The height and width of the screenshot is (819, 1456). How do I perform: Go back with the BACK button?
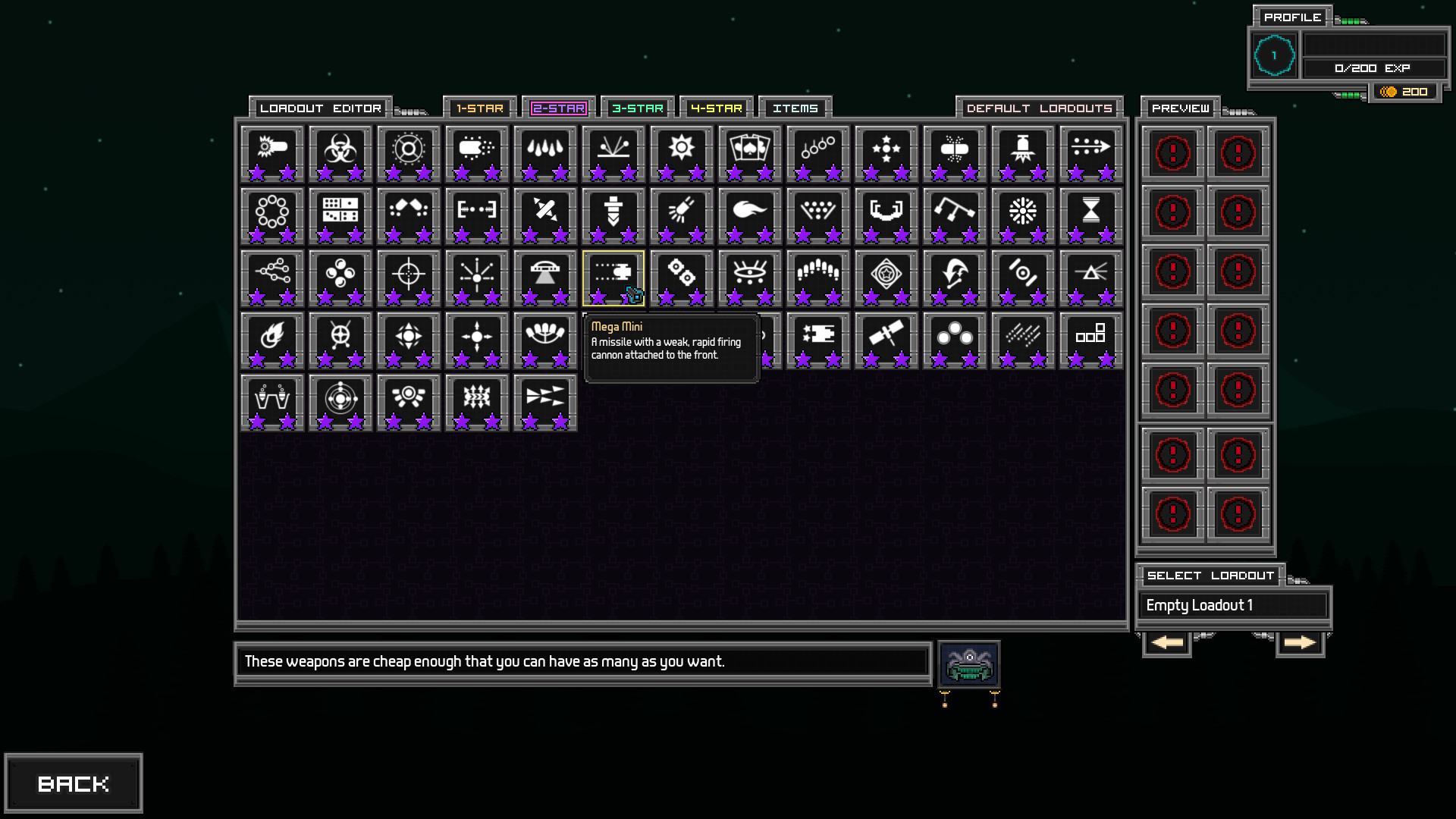[x=74, y=783]
